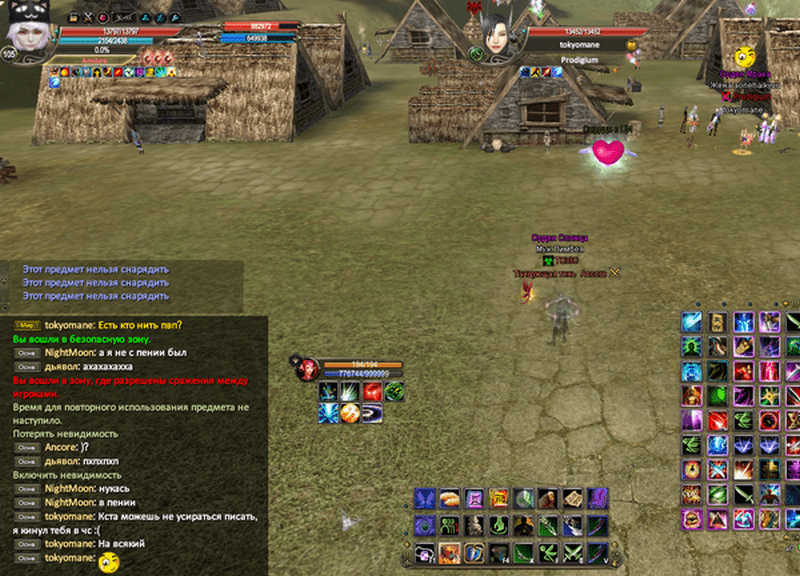Use the bread loaves item slot
The image size is (800, 576).
tap(451, 498)
